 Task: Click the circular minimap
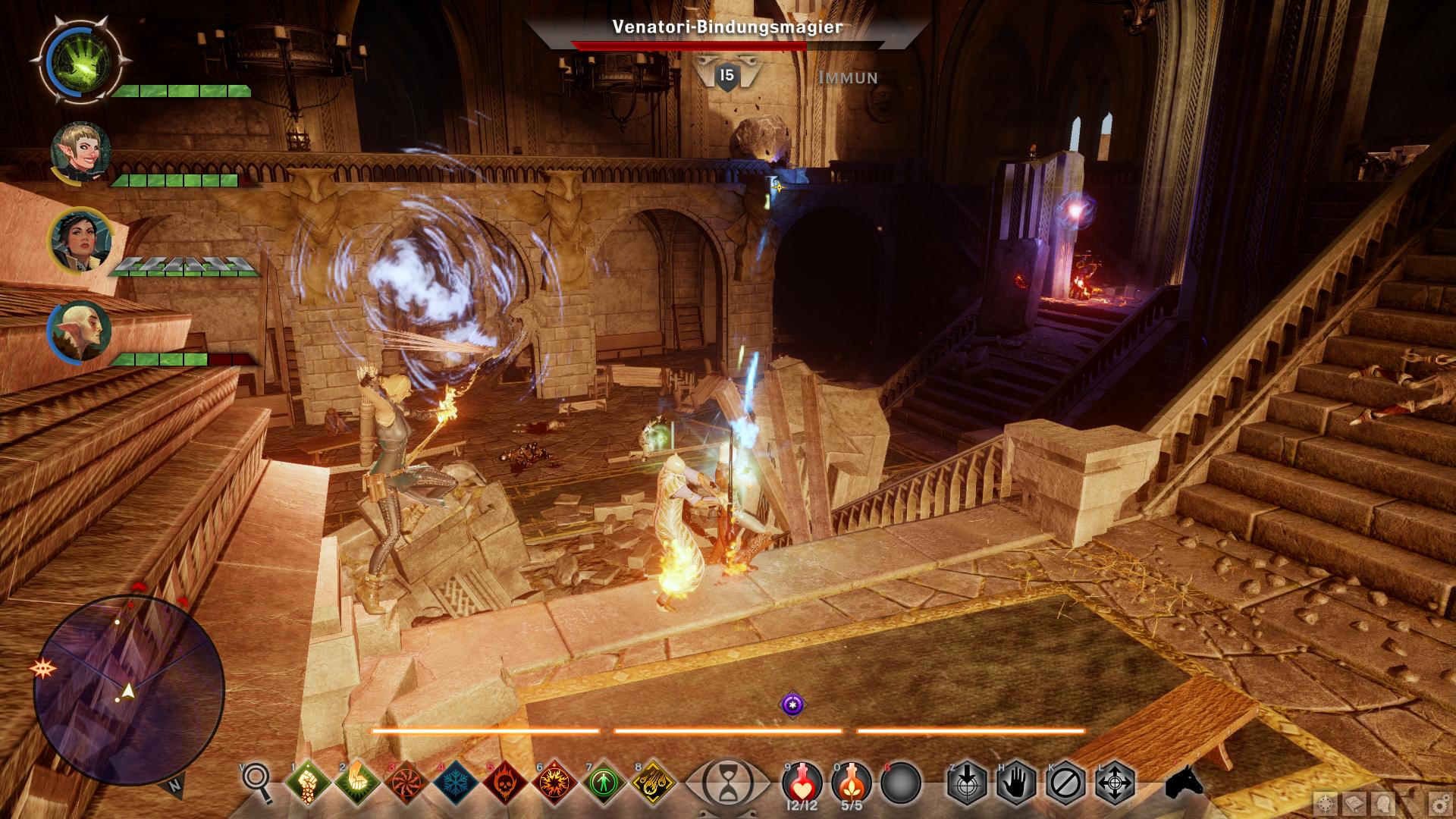click(x=129, y=690)
